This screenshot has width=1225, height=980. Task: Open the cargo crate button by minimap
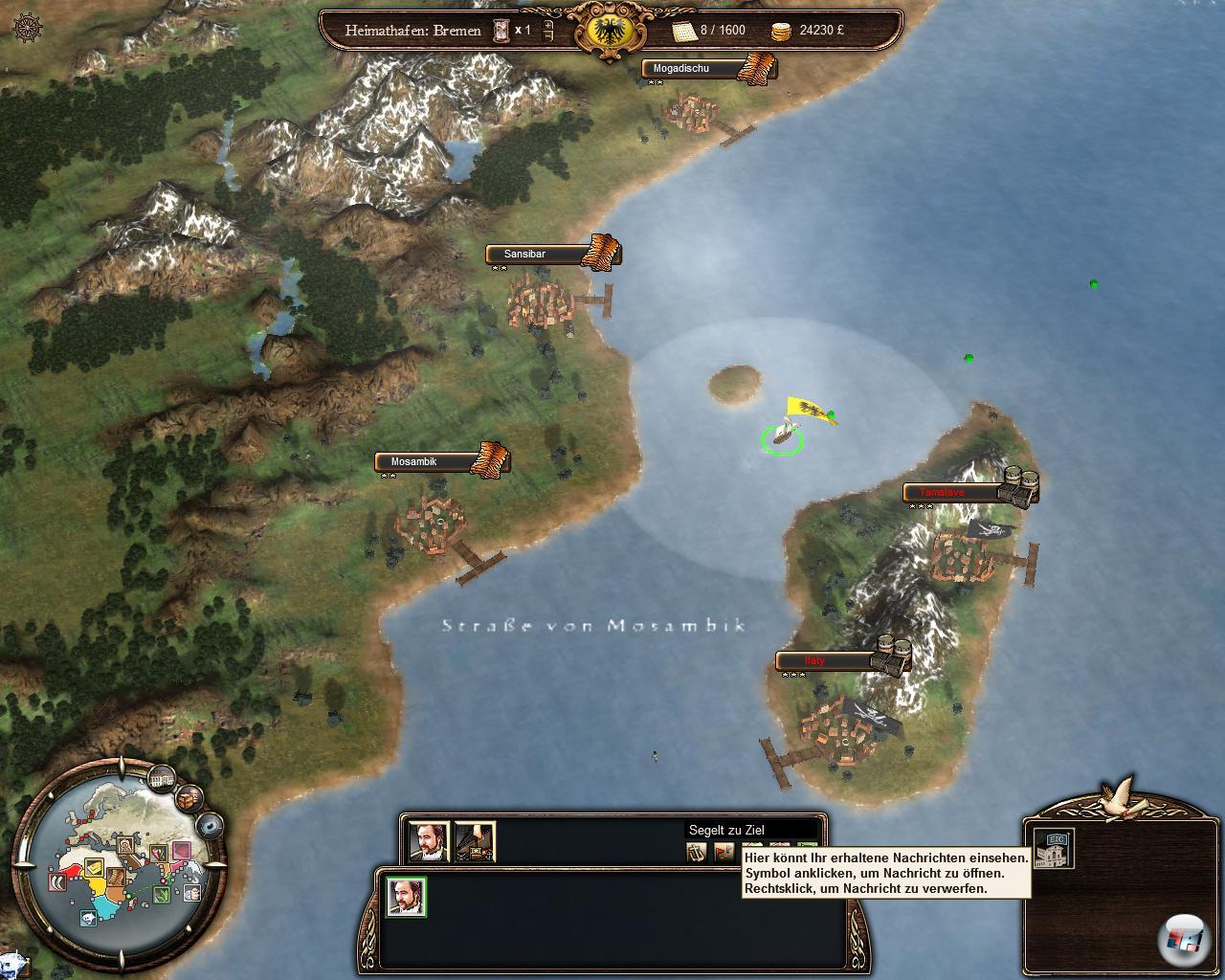tap(190, 796)
